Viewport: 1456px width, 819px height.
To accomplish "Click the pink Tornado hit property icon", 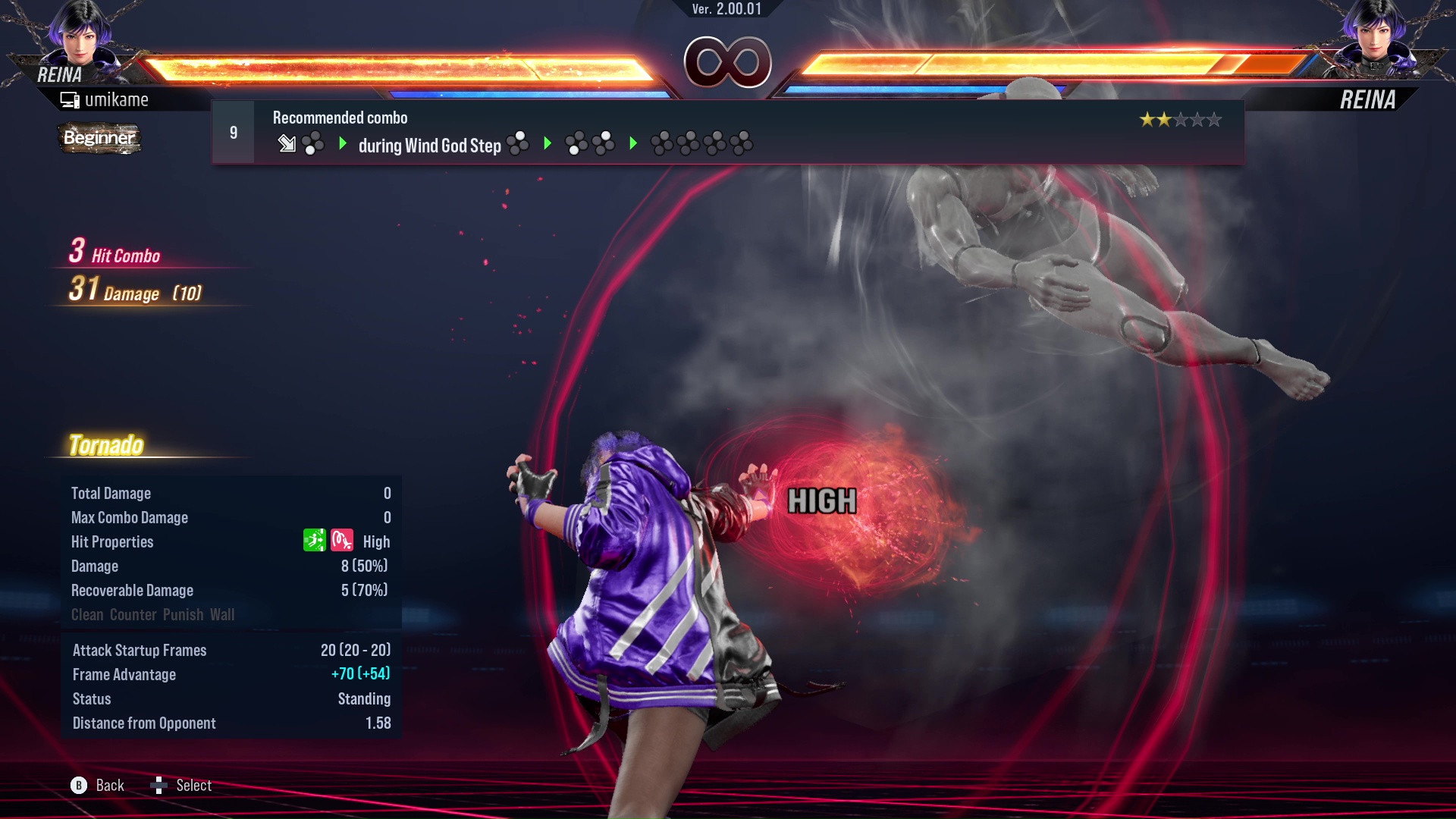I will click(x=342, y=541).
